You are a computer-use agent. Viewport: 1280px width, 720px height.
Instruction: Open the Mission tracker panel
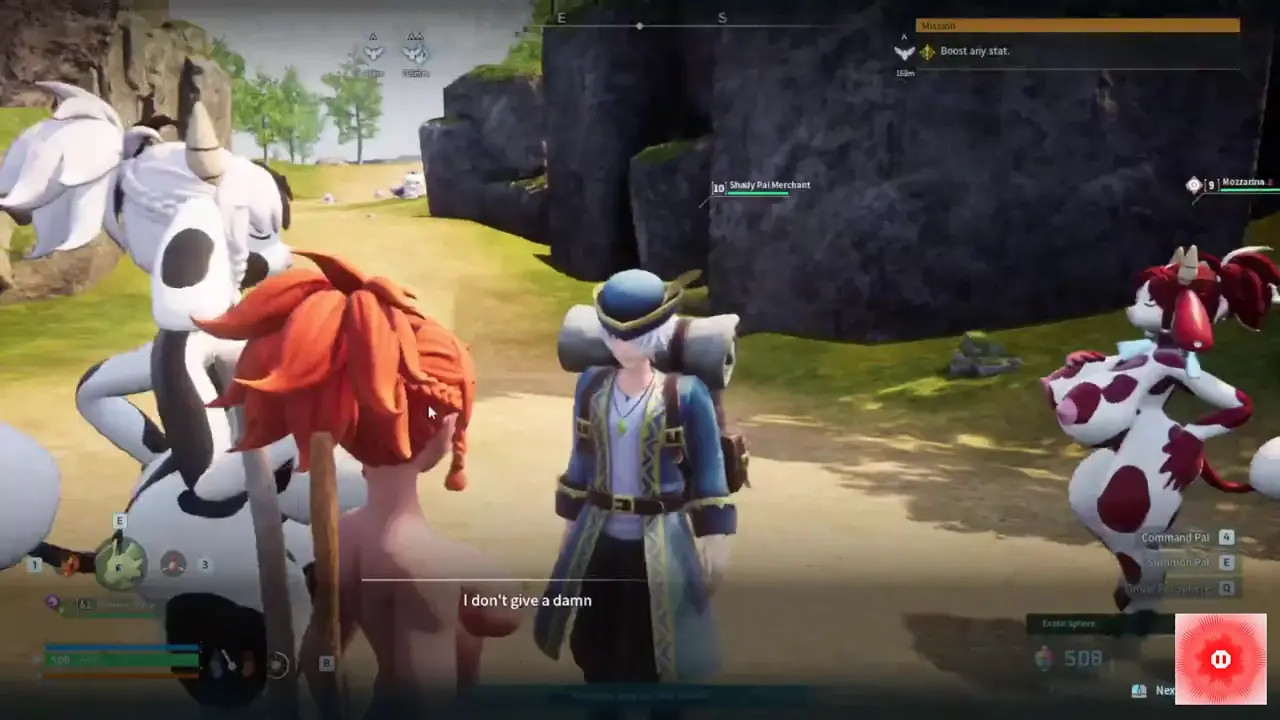tap(1077, 26)
